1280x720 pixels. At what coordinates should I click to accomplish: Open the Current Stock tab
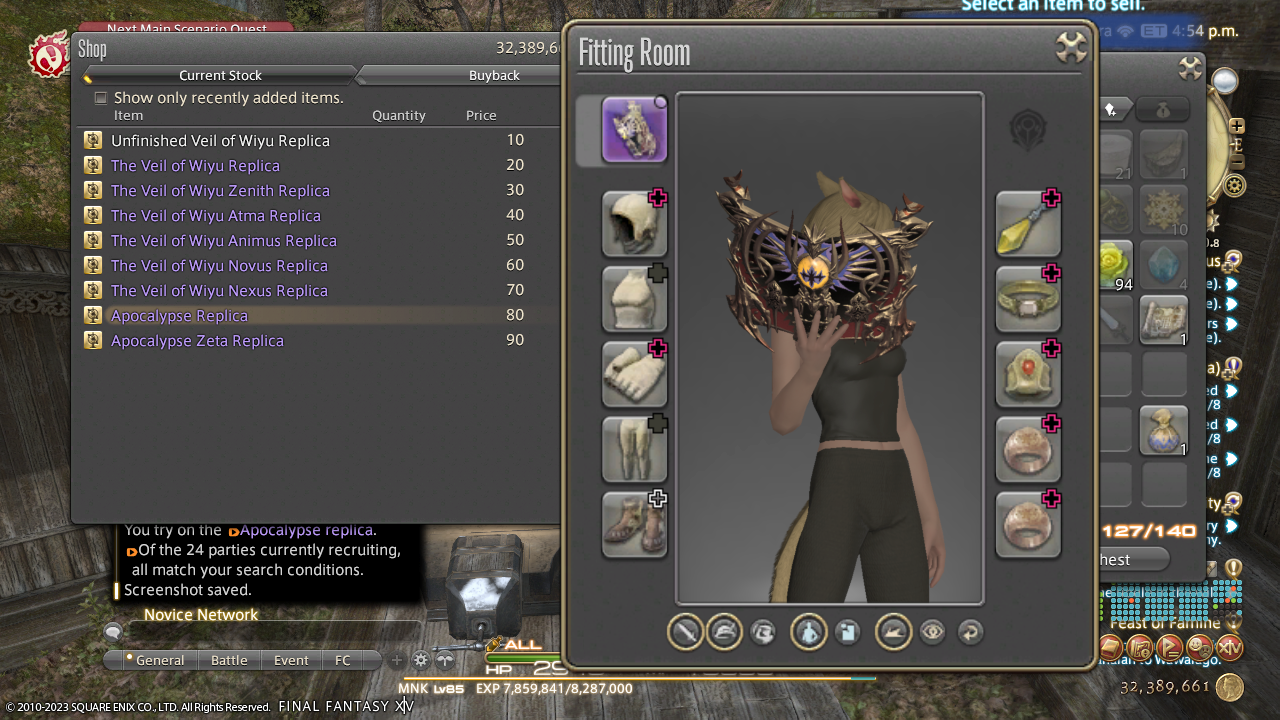[220, 75]
